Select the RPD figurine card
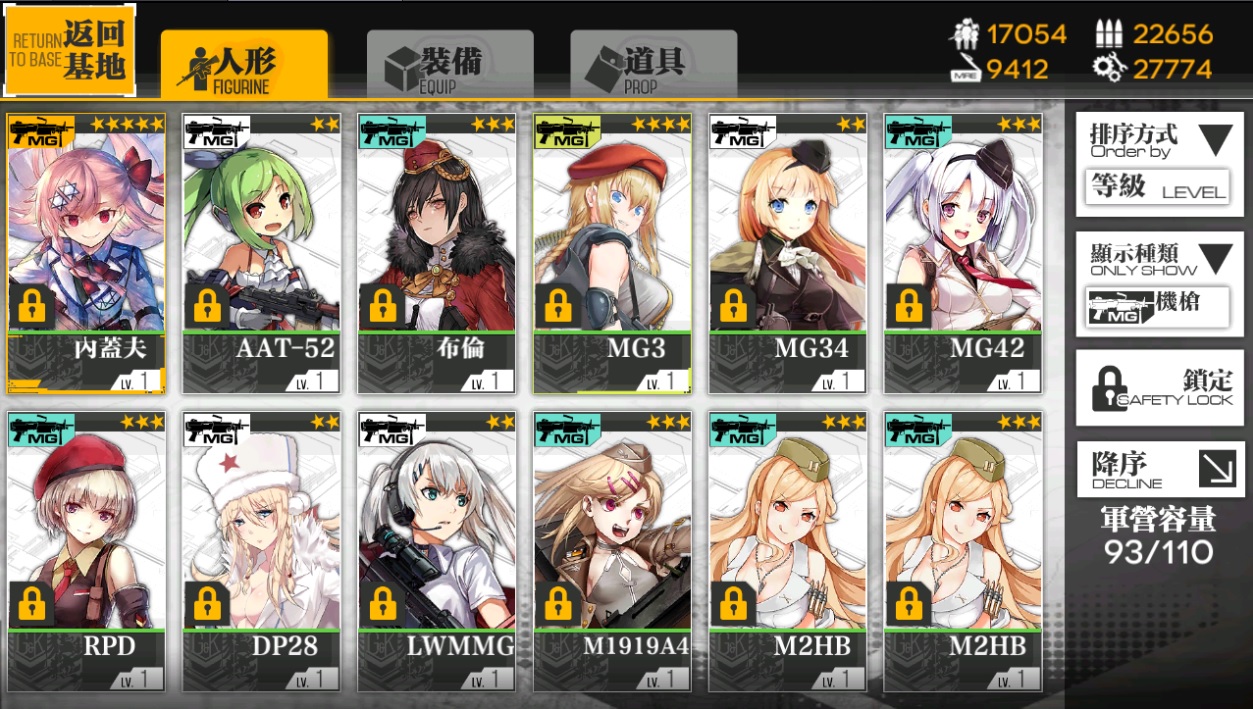Viewport: 1253px width, 709px height. coord(86,550)
